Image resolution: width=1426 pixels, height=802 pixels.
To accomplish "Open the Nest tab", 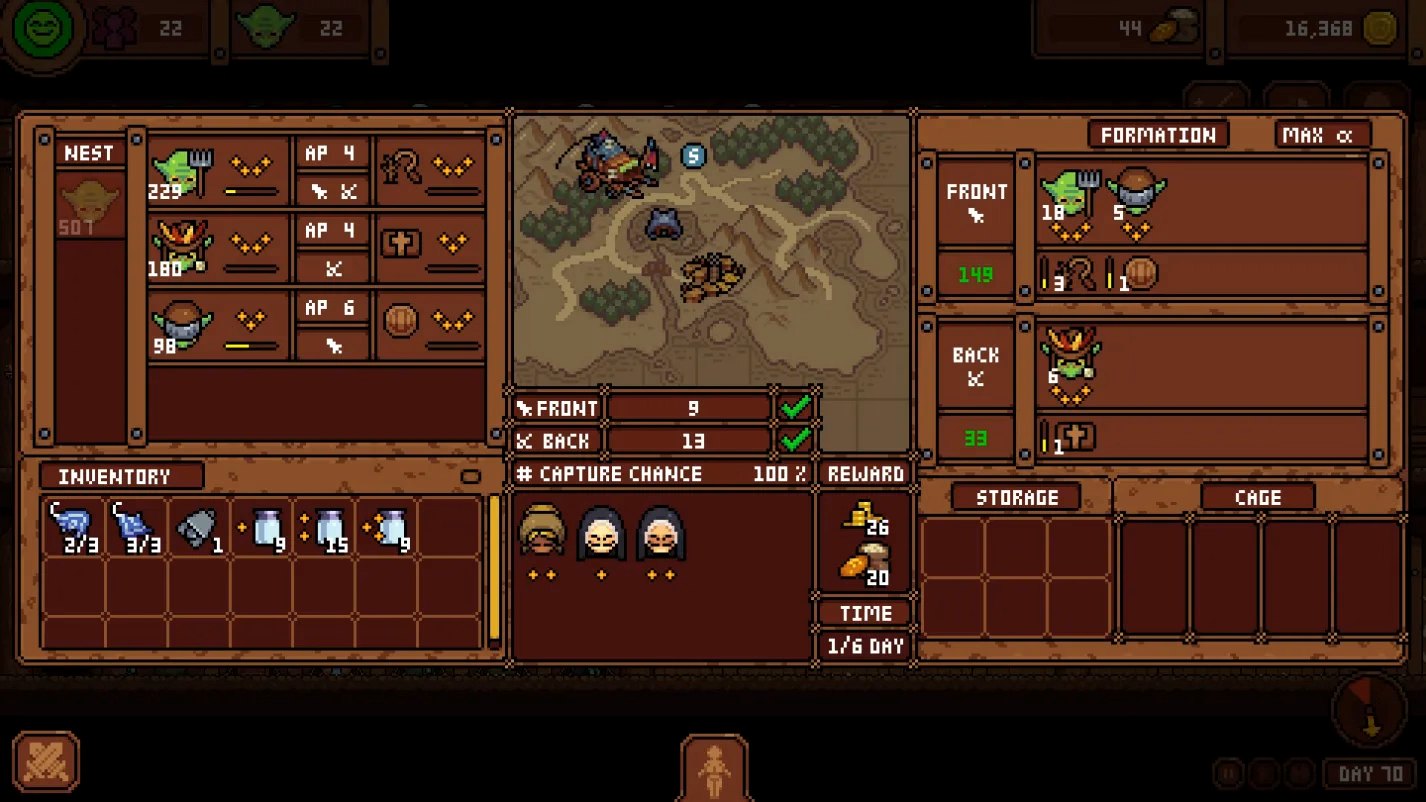I will [x=89, y=153].
